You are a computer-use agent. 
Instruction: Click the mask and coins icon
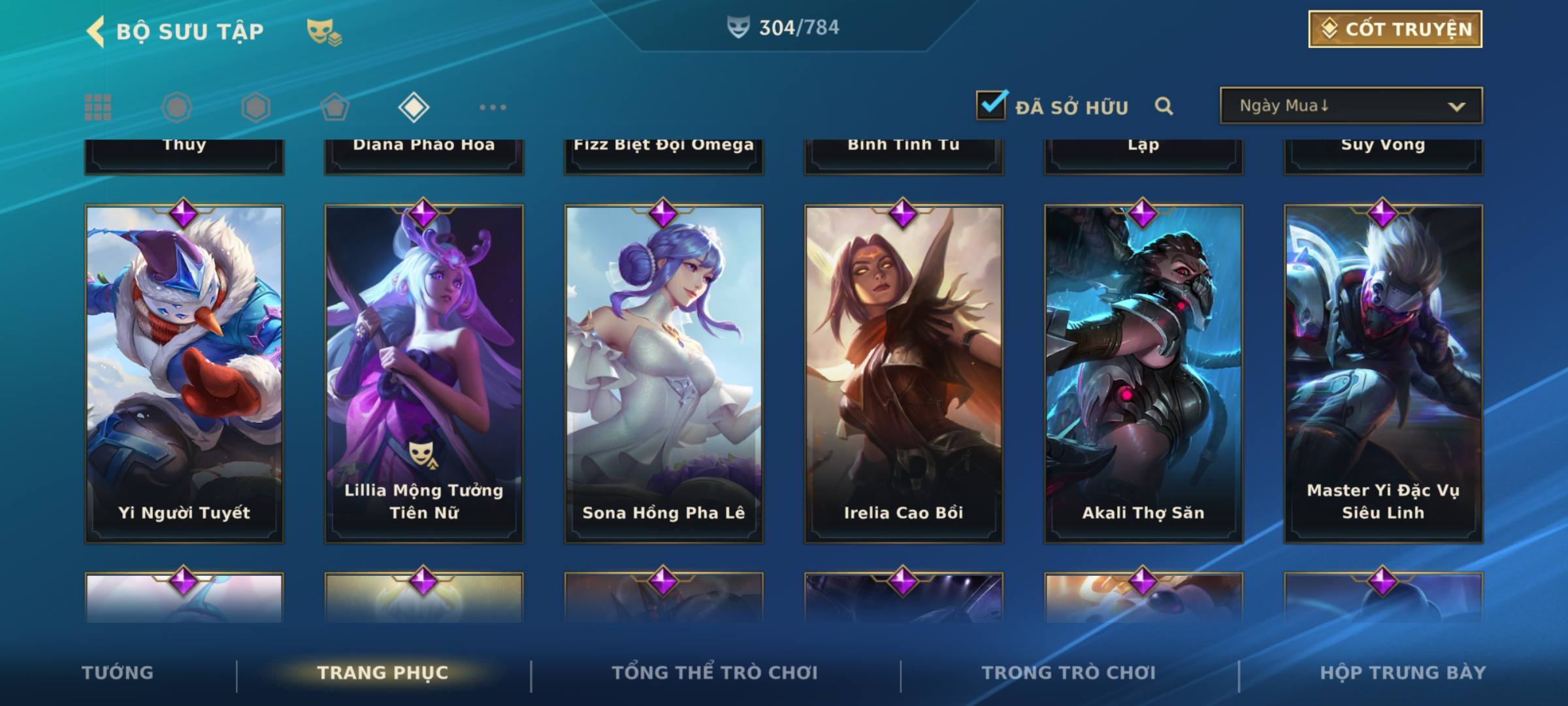tap(324, 31)
